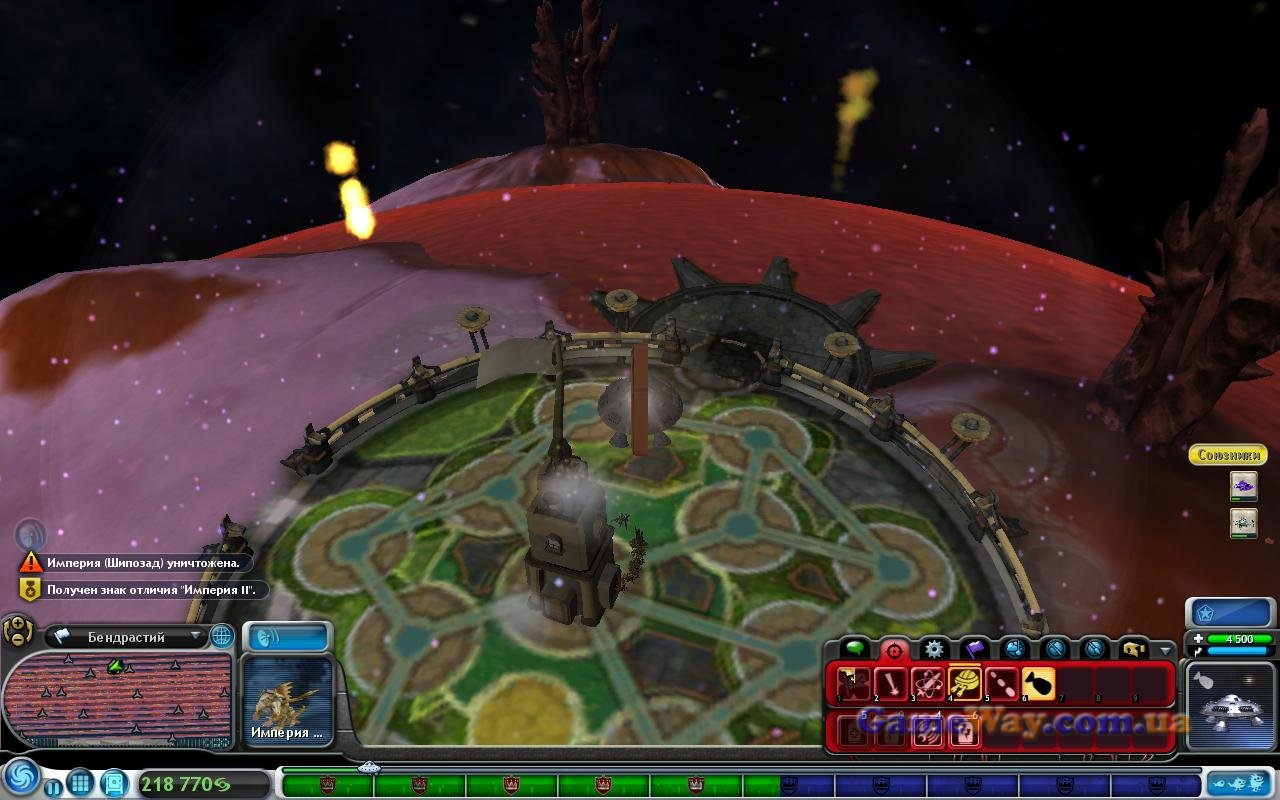The height and width of the screenshot is (800, 1280).
Task: Switch to the red crosshair weapons tab
Action: click(x=893, y=650)
